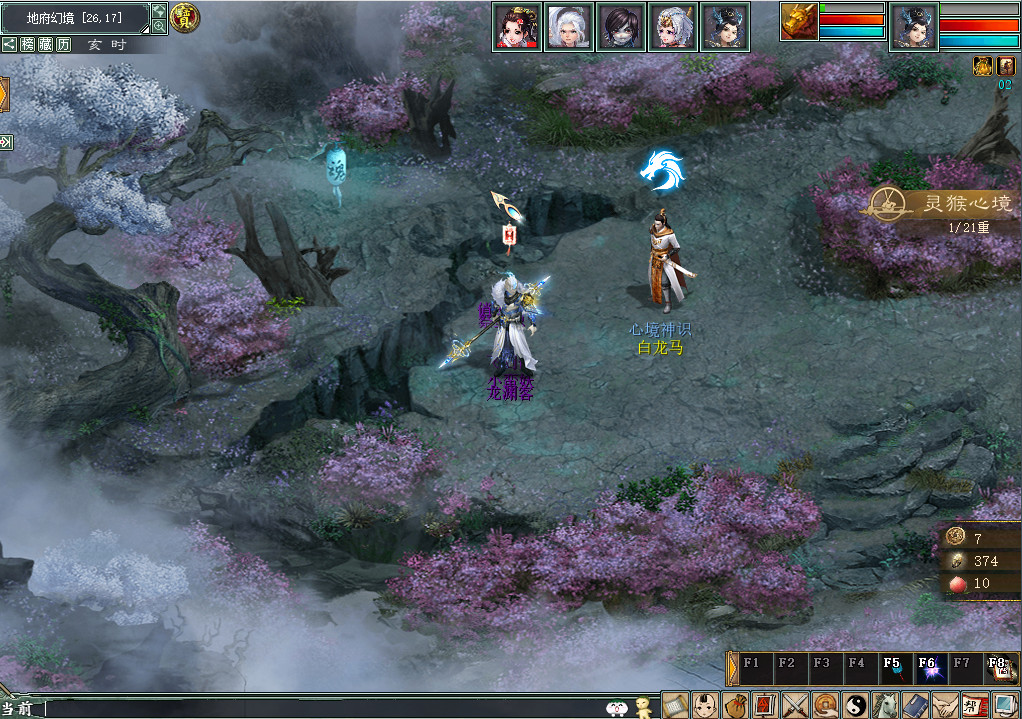Open the crossed swords combat icon
The image size is (1022, 719).
tap(795, 704)
